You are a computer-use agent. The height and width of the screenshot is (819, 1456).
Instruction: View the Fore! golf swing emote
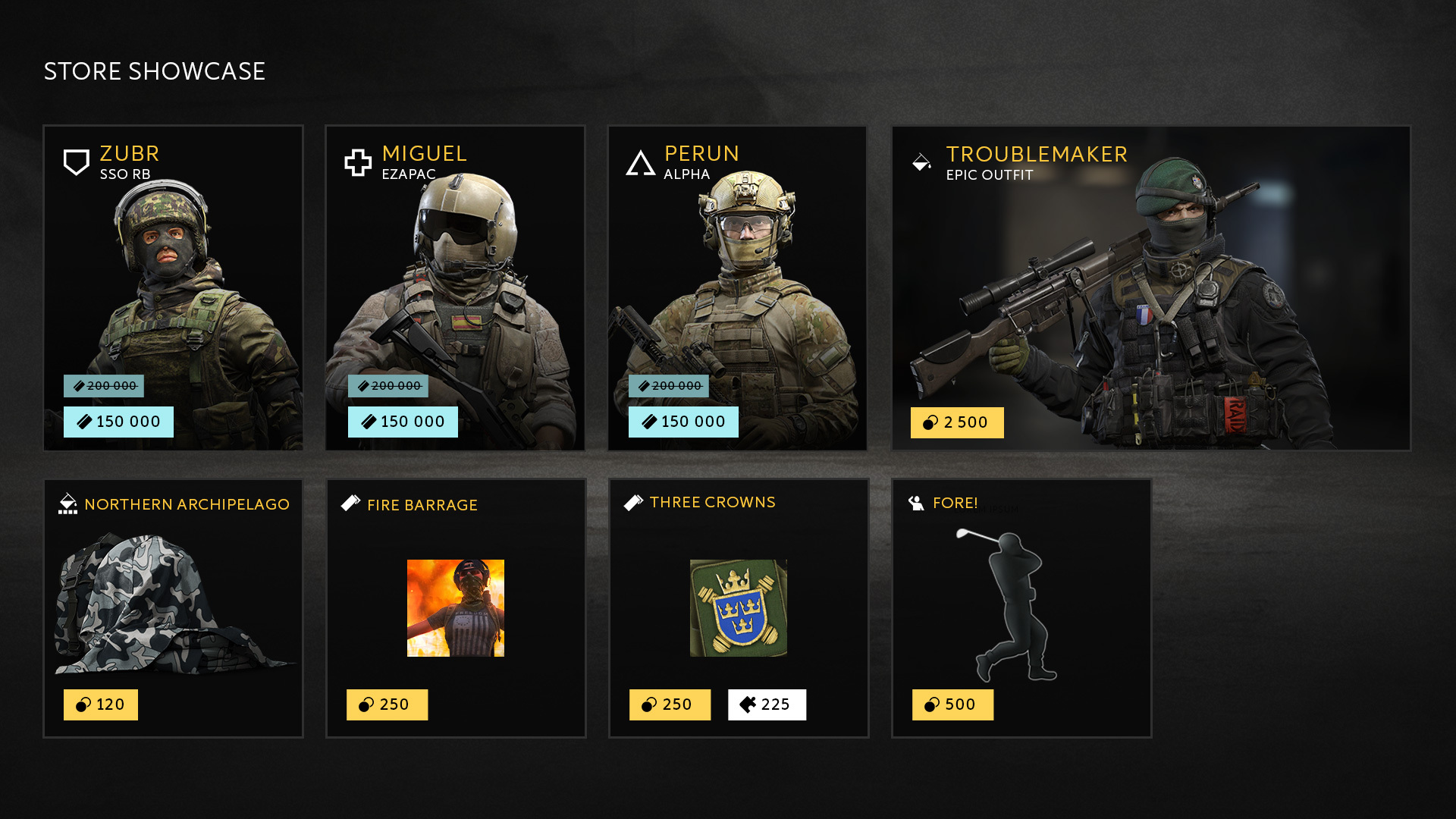click(x=1021, y=599)
